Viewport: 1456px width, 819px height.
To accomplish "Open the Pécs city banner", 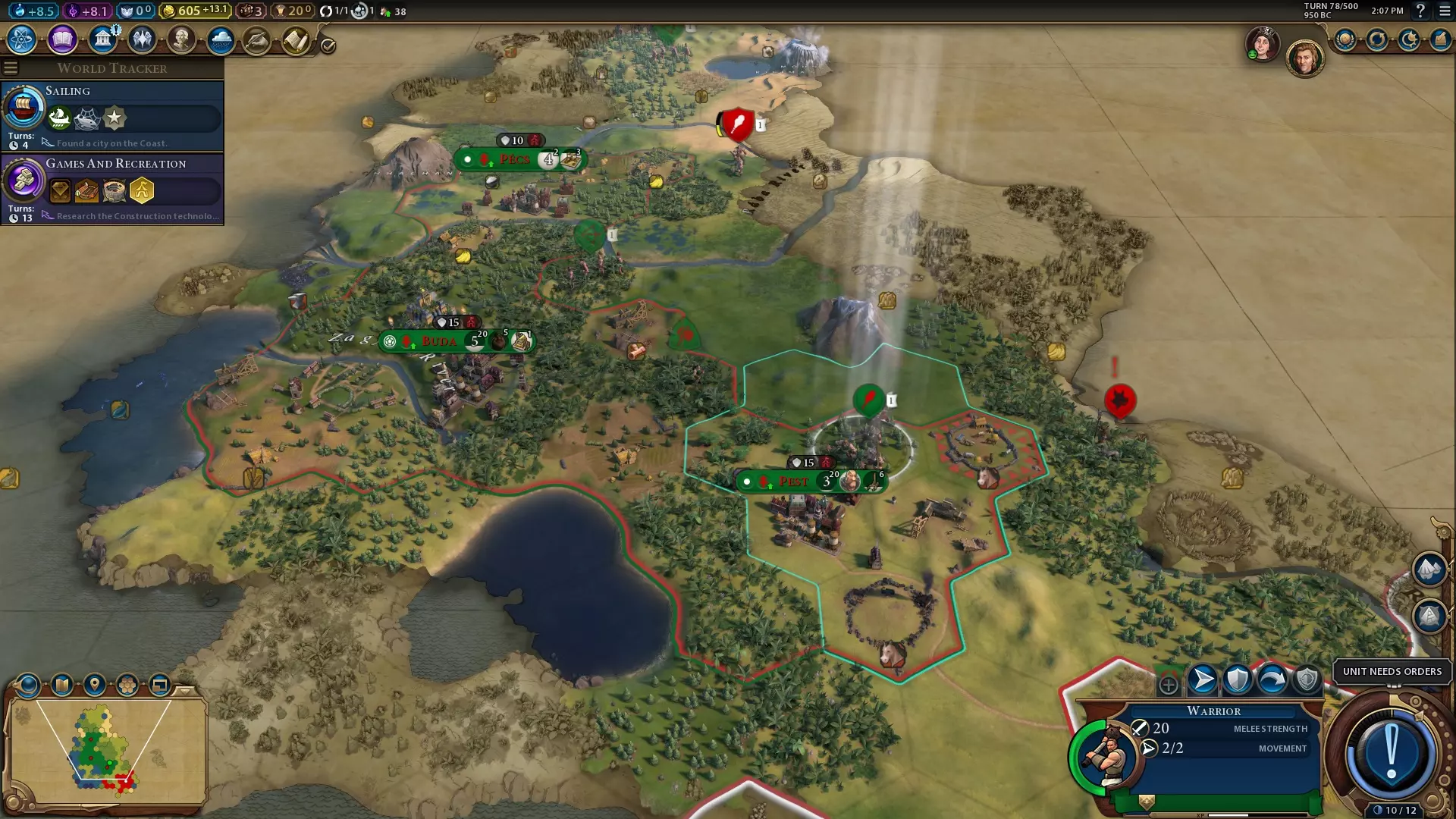I will (514, 159).
